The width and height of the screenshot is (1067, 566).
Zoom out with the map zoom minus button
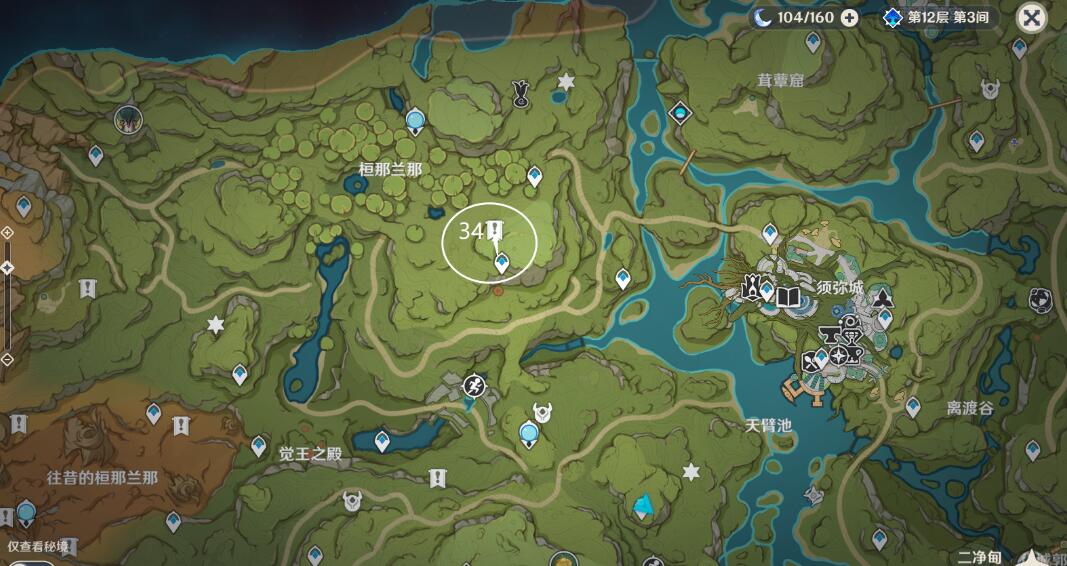7,359
